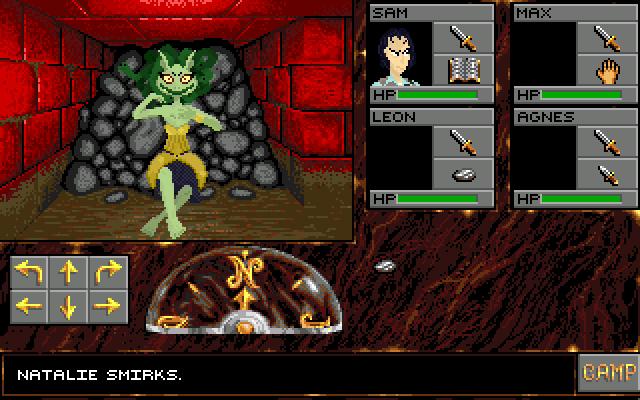Attack with Leon's sword
Image resolution: width=640 pixels, height=400 pixels.
click(x=462, y=142)
